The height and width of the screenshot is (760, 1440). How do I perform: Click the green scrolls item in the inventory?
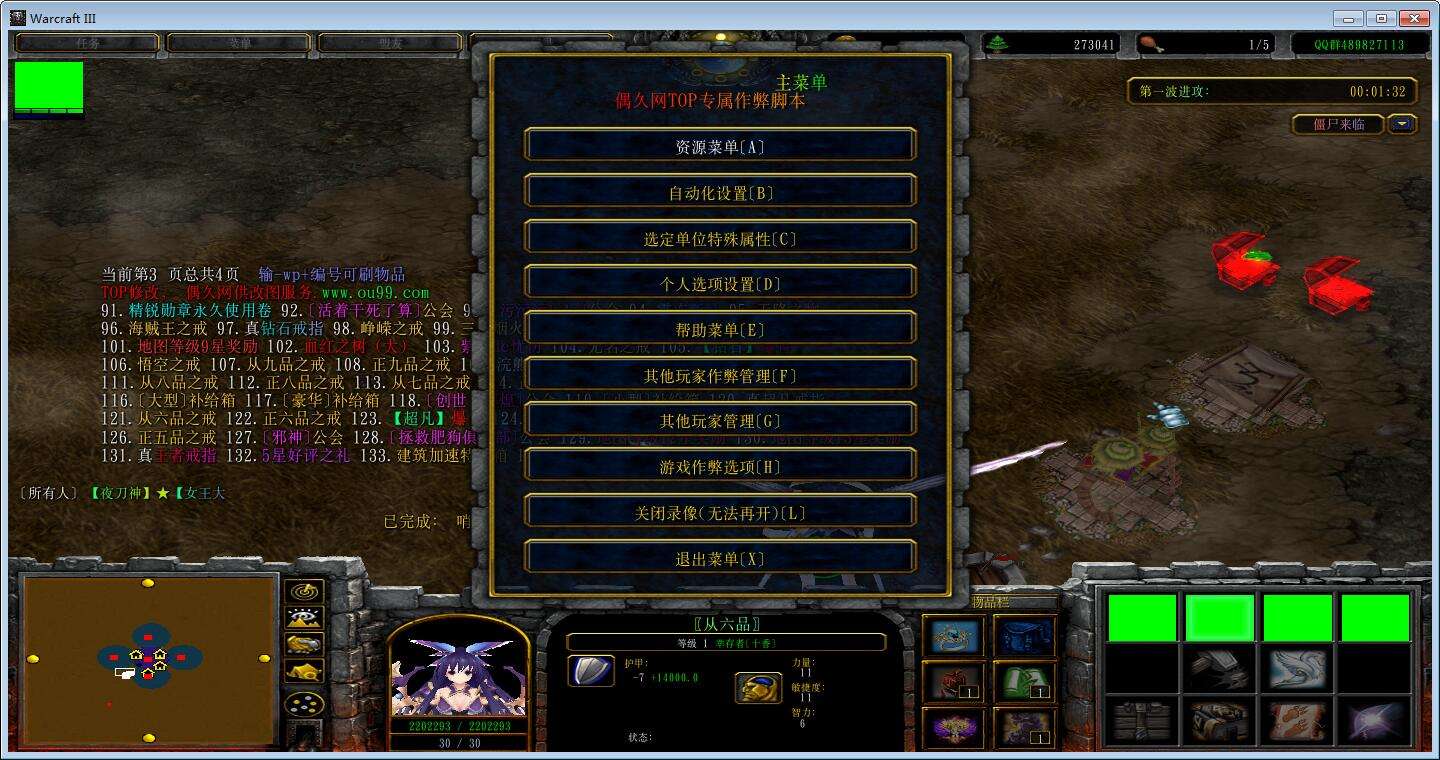[1023, 685]
